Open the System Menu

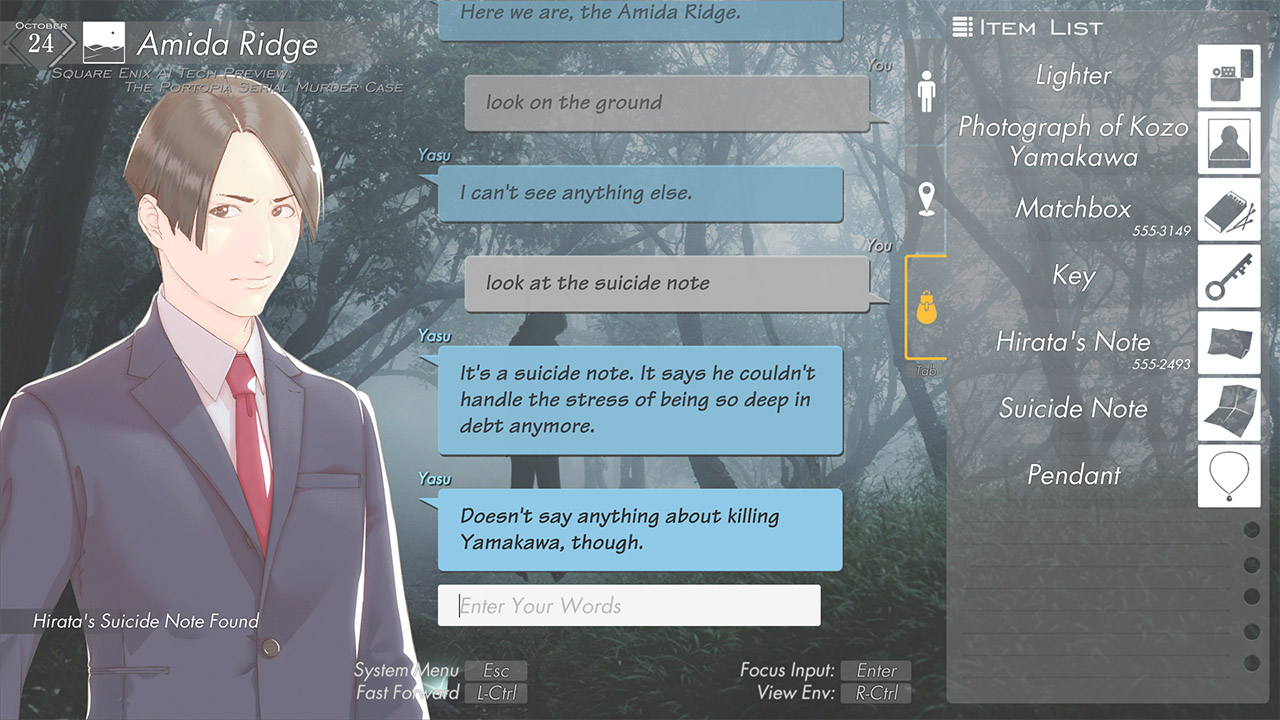496,670
